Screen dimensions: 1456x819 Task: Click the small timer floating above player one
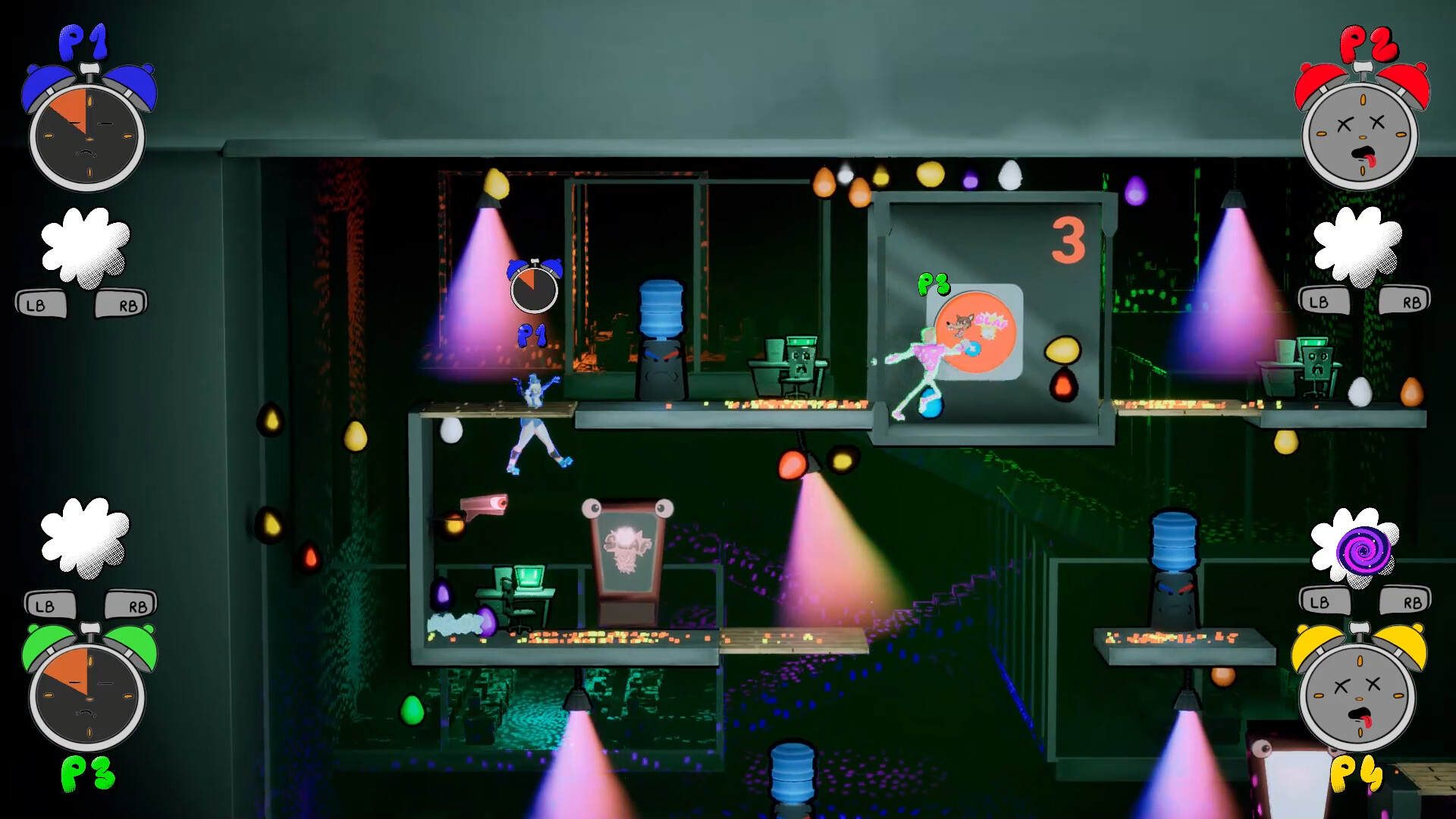(x=535, y=288)
